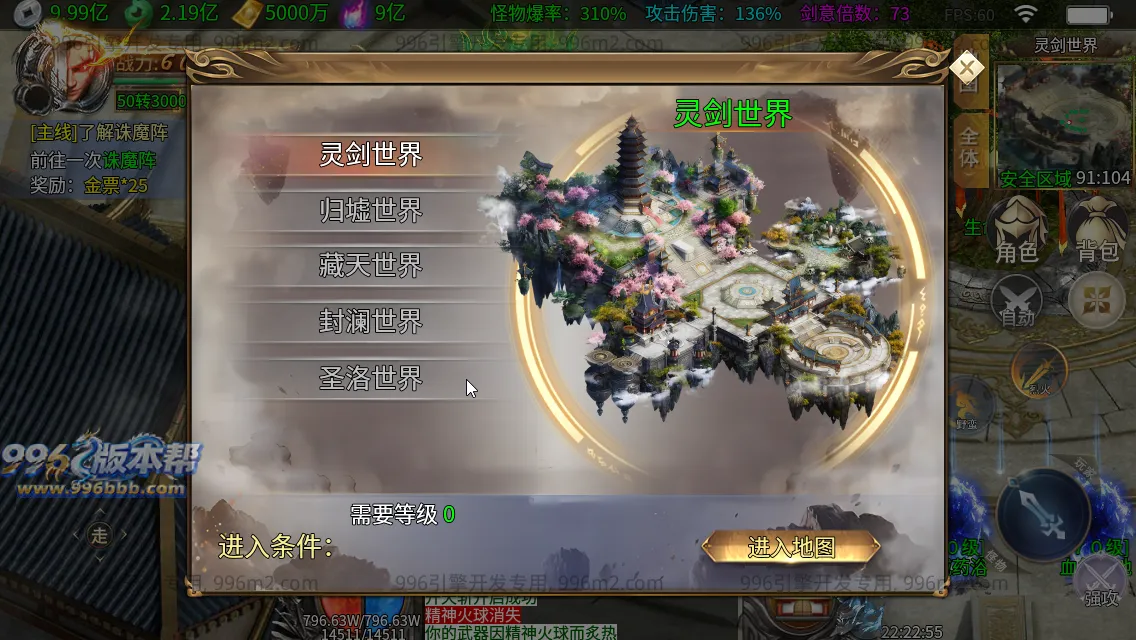Toggle 自动 auto-combat
Image resolution: width=1136 pixels, height=640 pixels.
tap(1017, 301)
